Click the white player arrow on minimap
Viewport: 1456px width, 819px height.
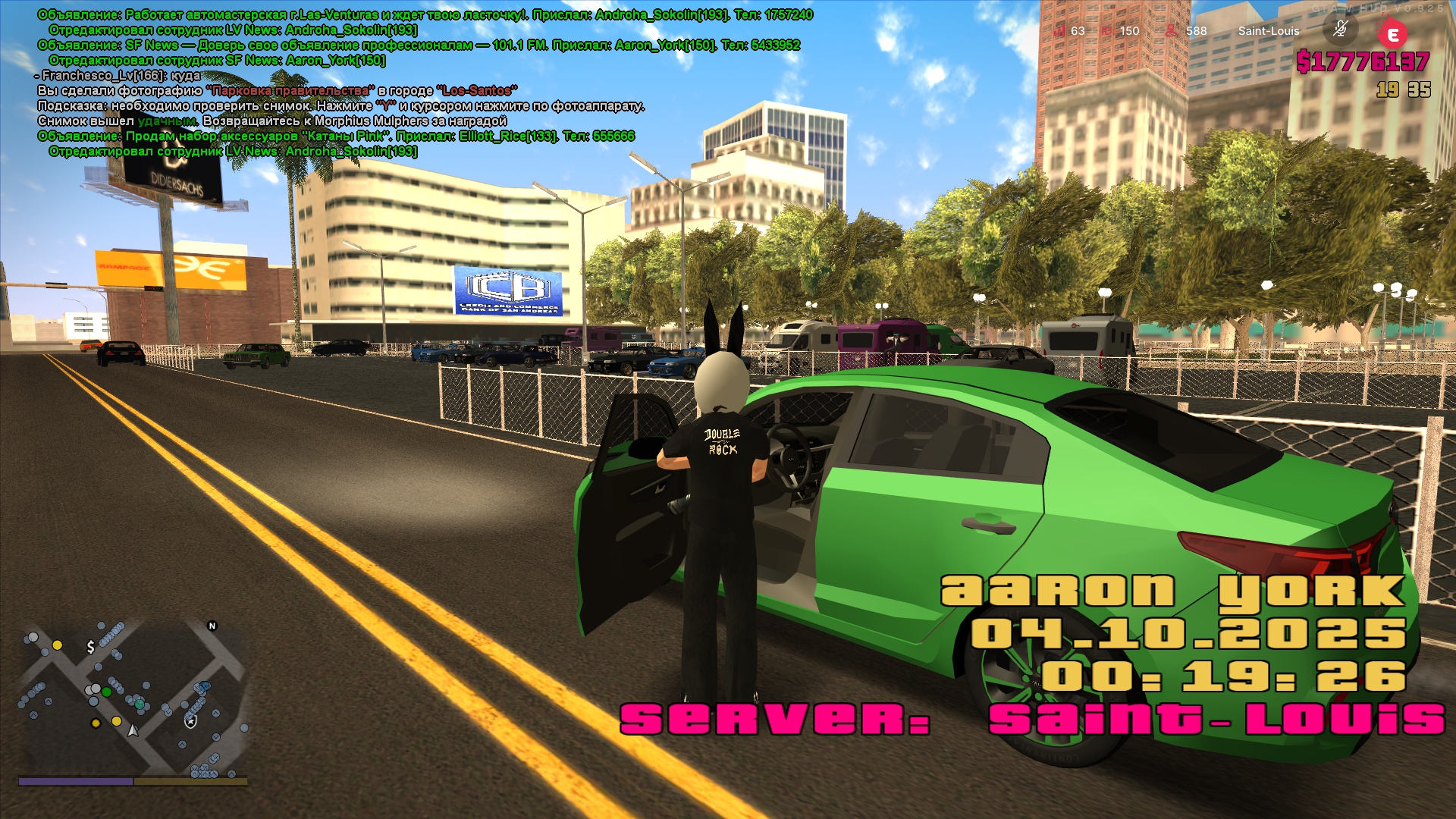tap(133, 730)
